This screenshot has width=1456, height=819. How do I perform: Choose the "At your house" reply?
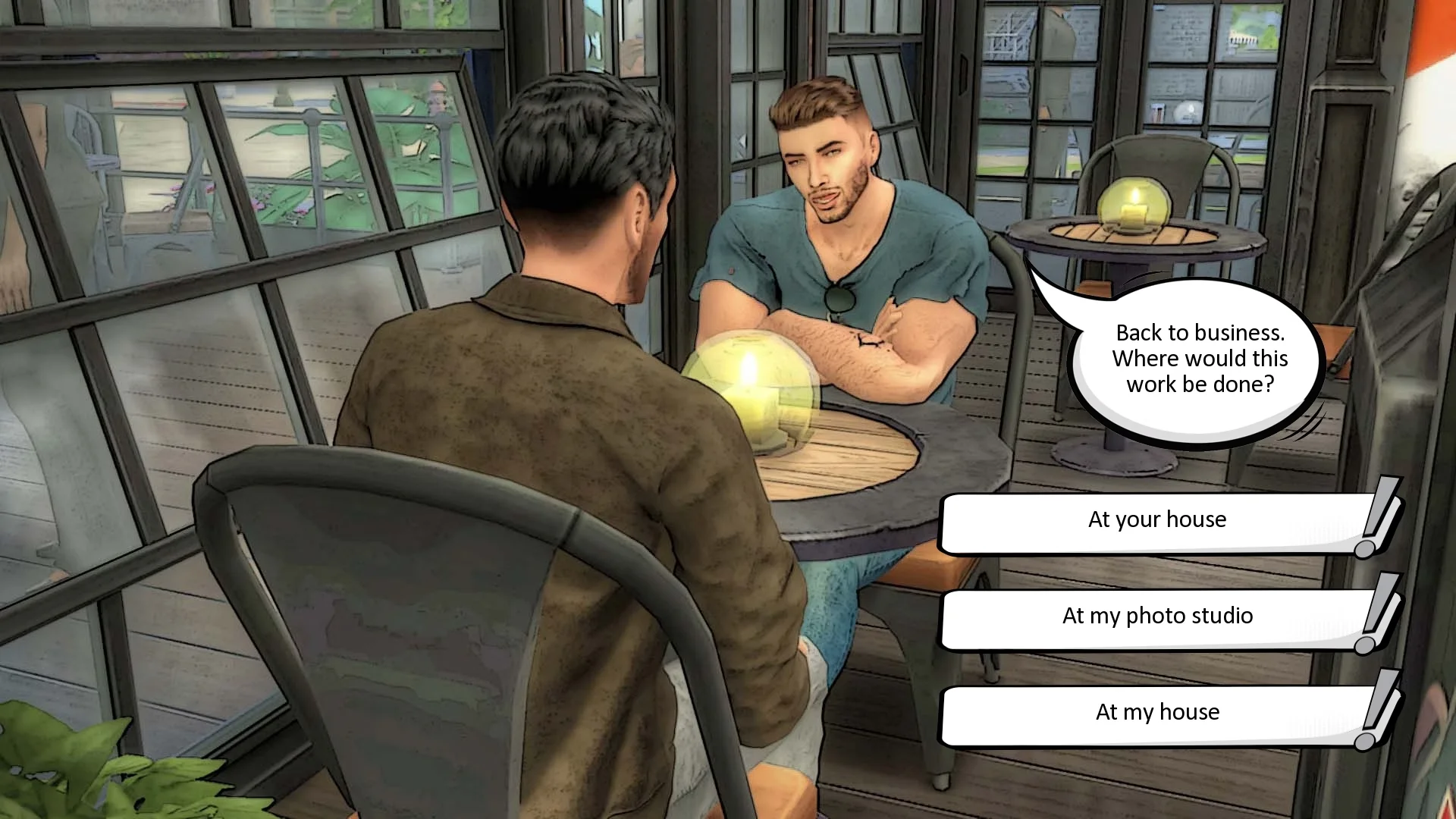click(1156, 520)
